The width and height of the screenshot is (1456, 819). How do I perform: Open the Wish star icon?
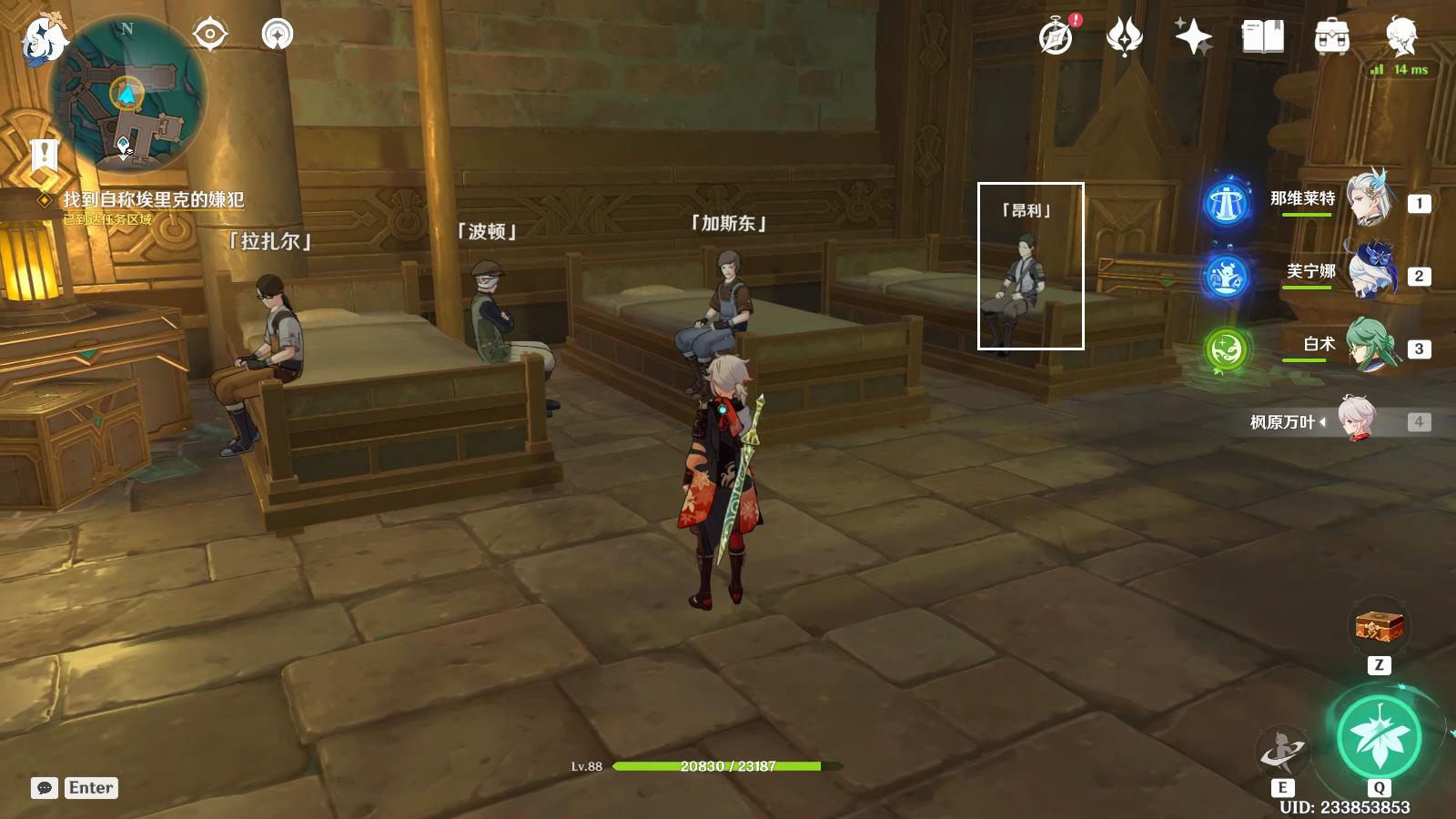click(1193, 36)
